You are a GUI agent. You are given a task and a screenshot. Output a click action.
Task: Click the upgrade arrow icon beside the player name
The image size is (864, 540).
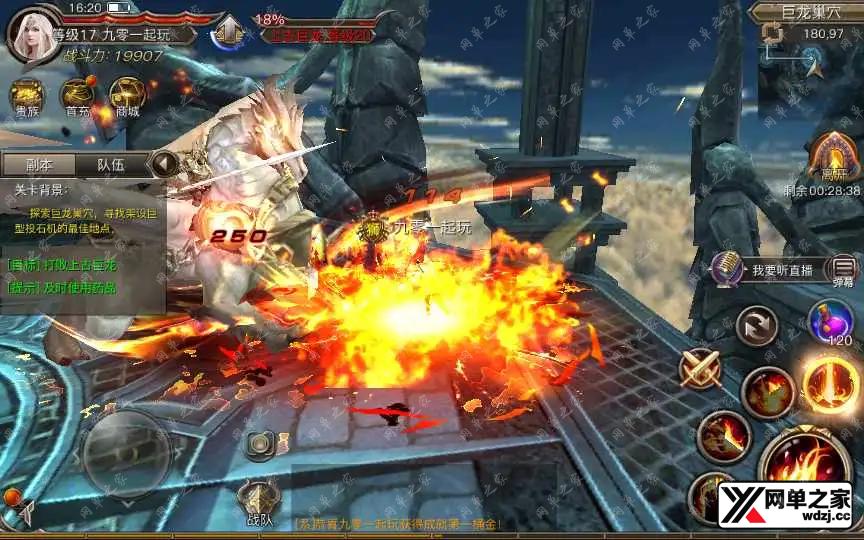click(x=229, y=32)
